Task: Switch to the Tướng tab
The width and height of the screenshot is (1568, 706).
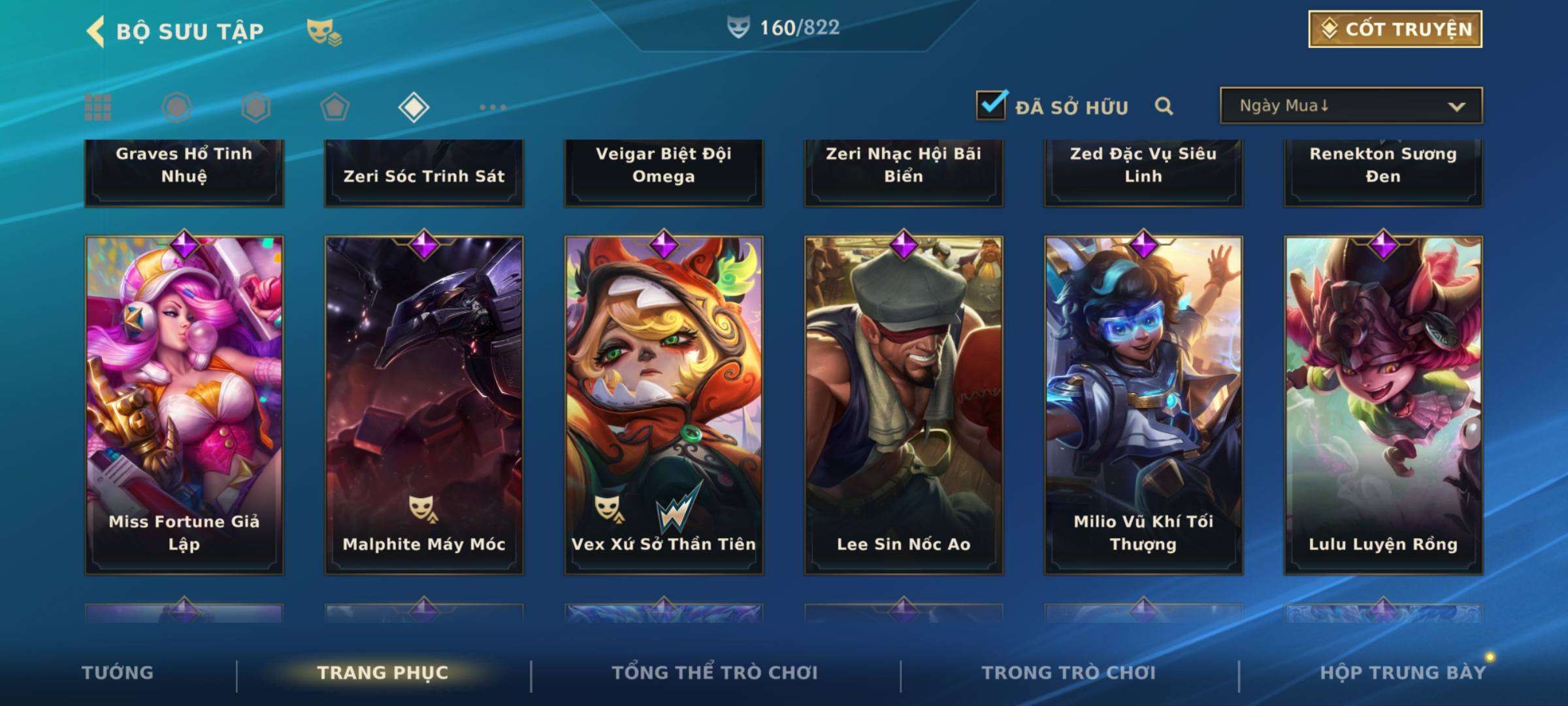Action: click(x=118, y=673)
